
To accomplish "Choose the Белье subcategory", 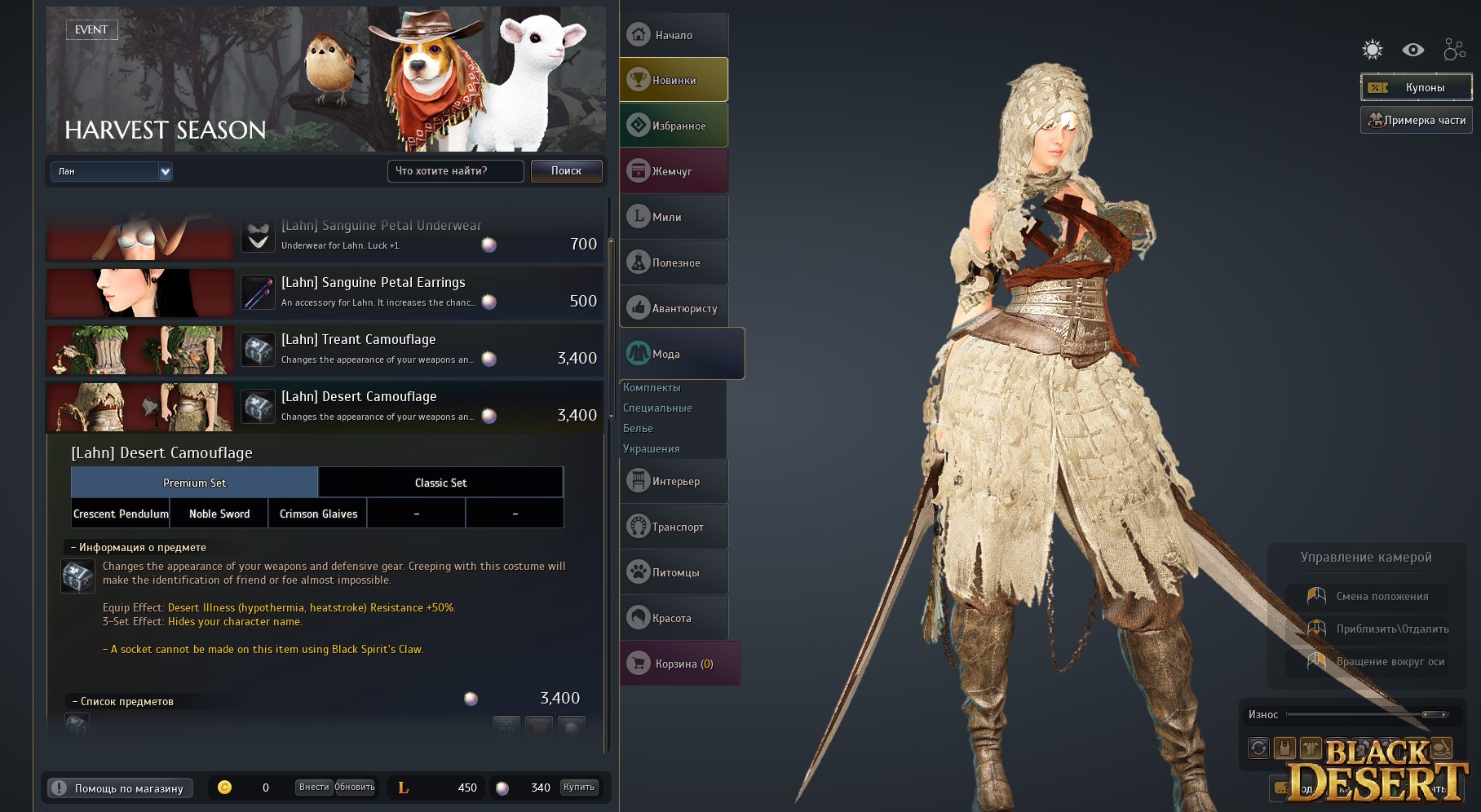I will click(638, 428).
